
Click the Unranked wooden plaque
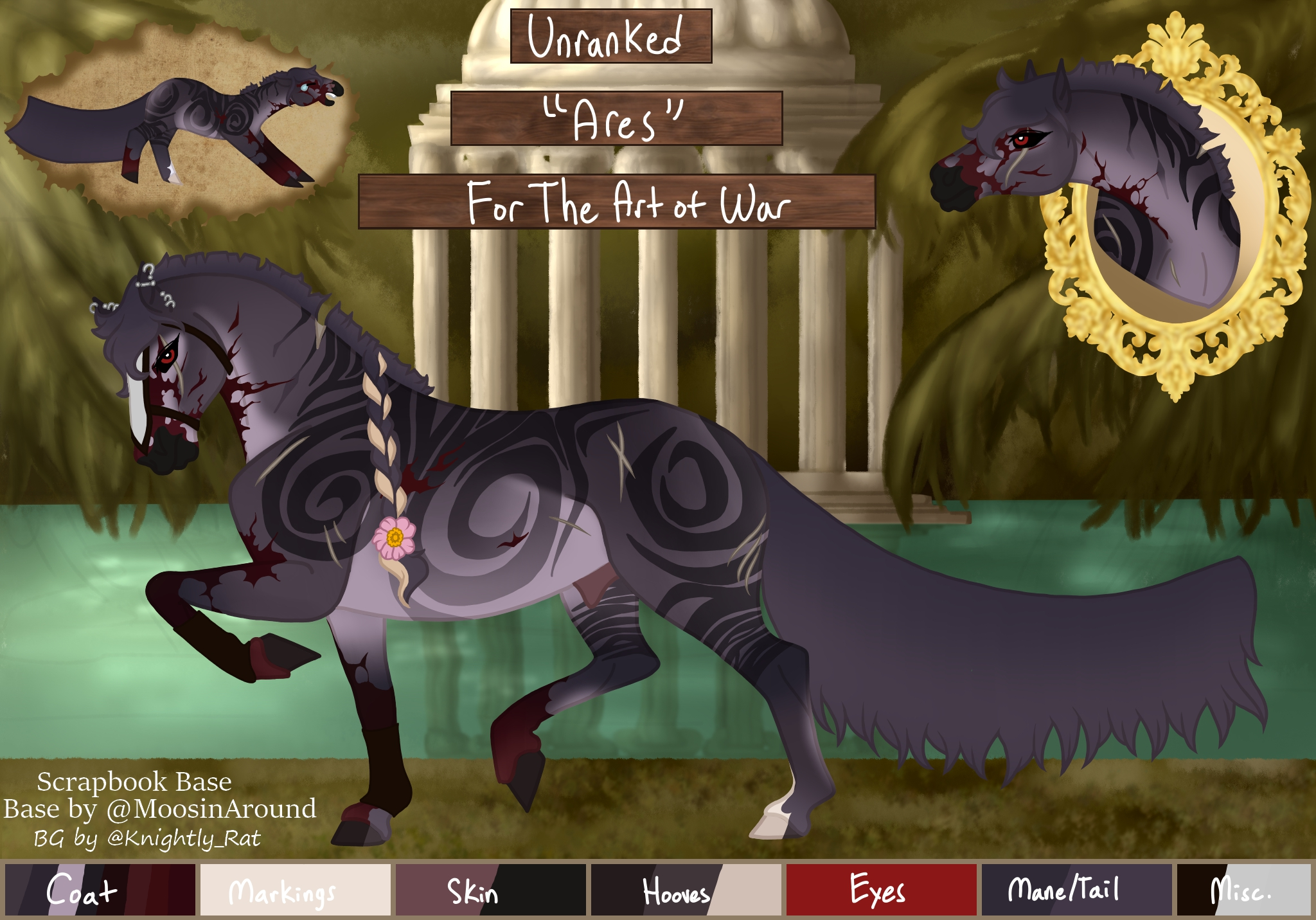(610, 36)
